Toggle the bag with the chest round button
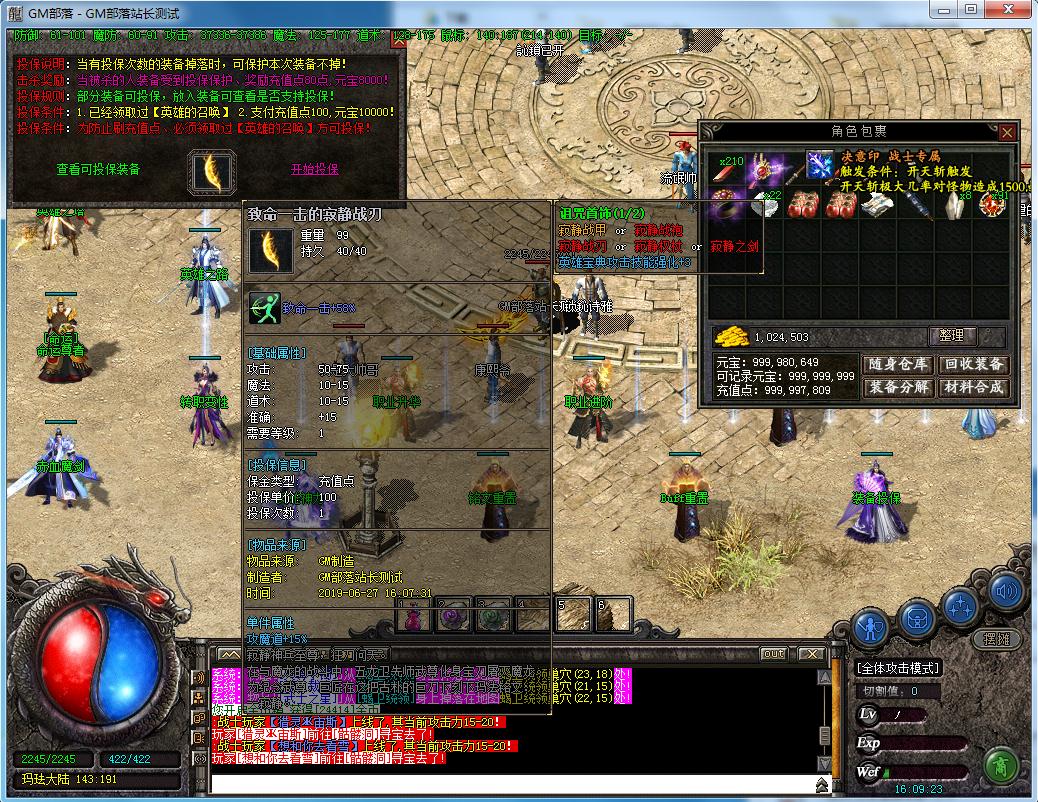This screenshot has width=1038, height=802. 916,618
